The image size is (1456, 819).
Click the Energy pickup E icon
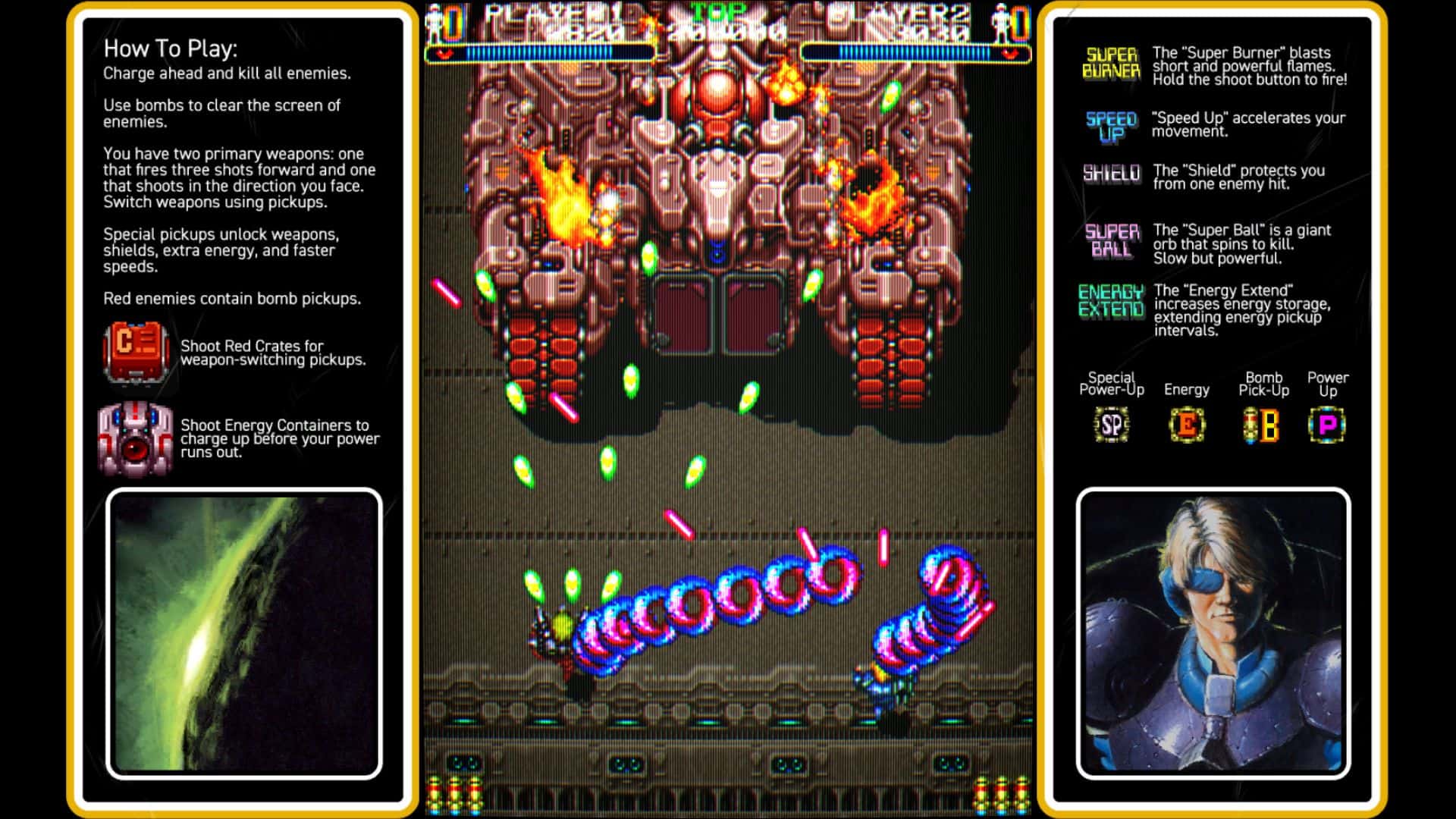coord(1187,425)
